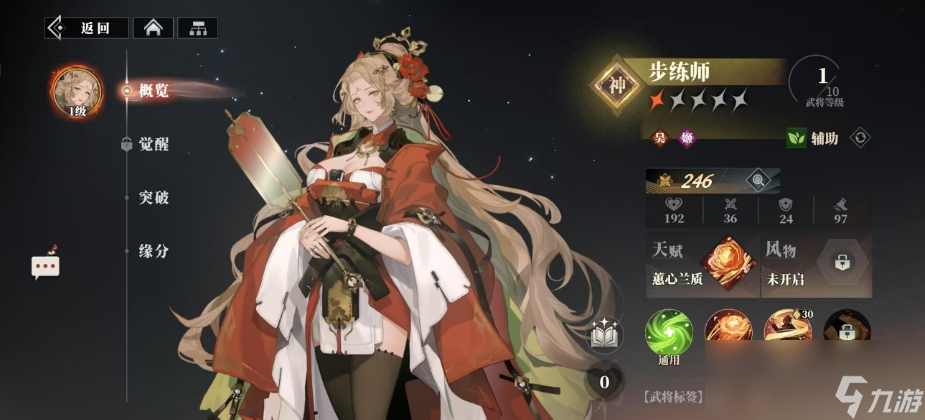Go back with the 返回 button
This screenshot has width=925, height=420.
coord(86,27)
